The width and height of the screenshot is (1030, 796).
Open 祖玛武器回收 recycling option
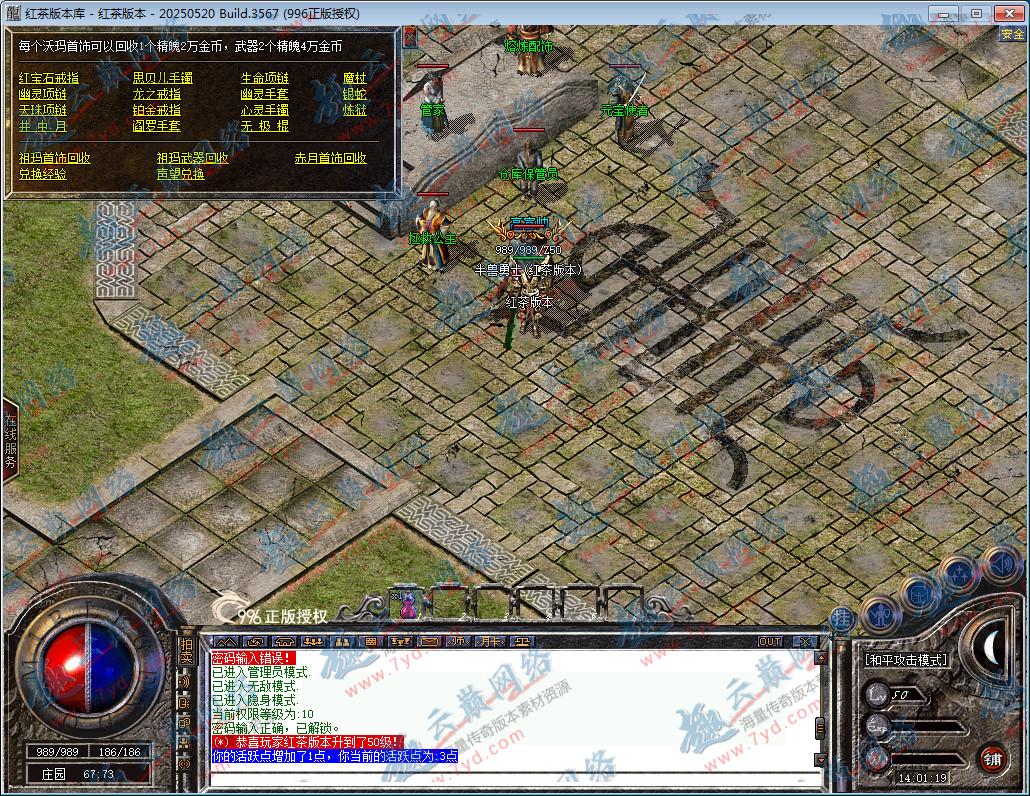click(192, 158)
